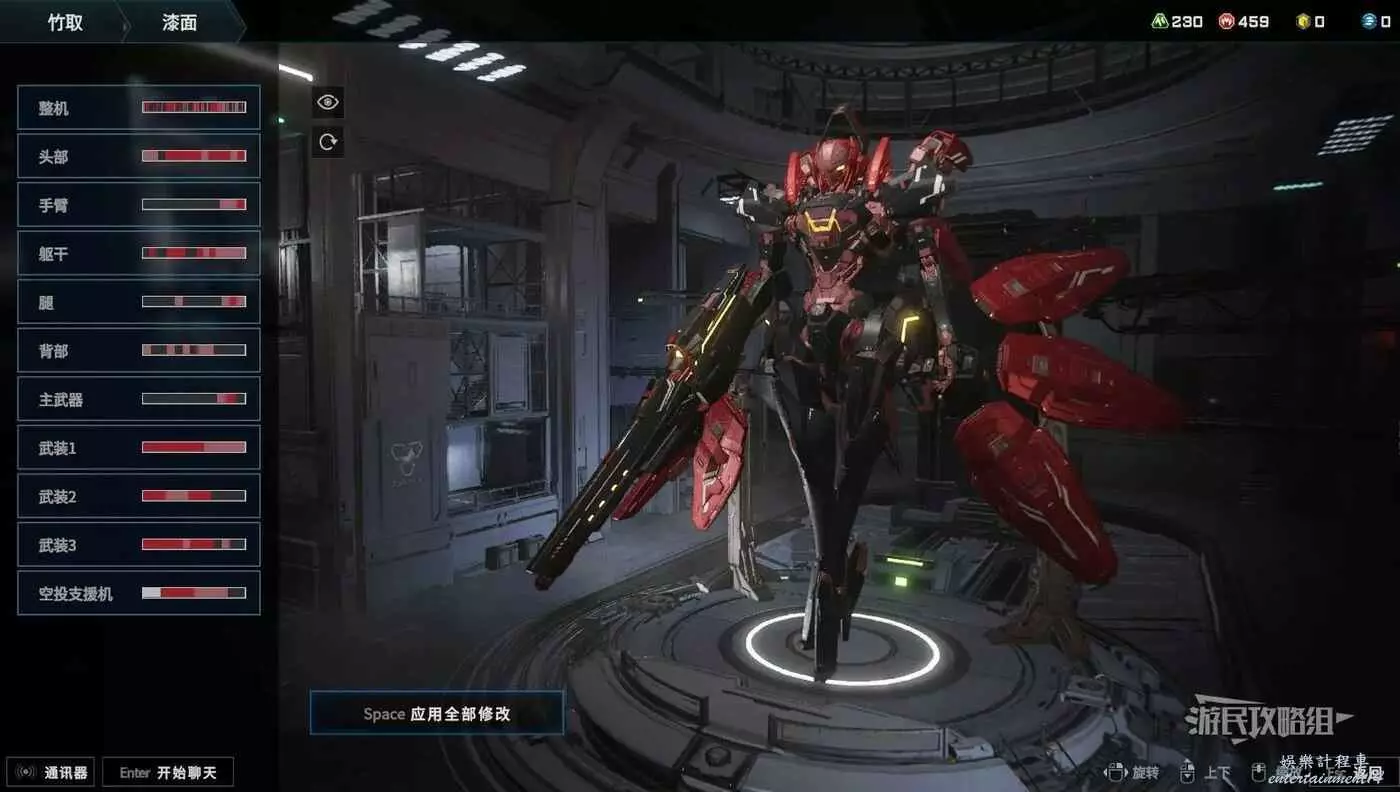Screen dimensions: 1400x792
Task: Select the 空投支援机 paint row
Action: pos(138,593)
